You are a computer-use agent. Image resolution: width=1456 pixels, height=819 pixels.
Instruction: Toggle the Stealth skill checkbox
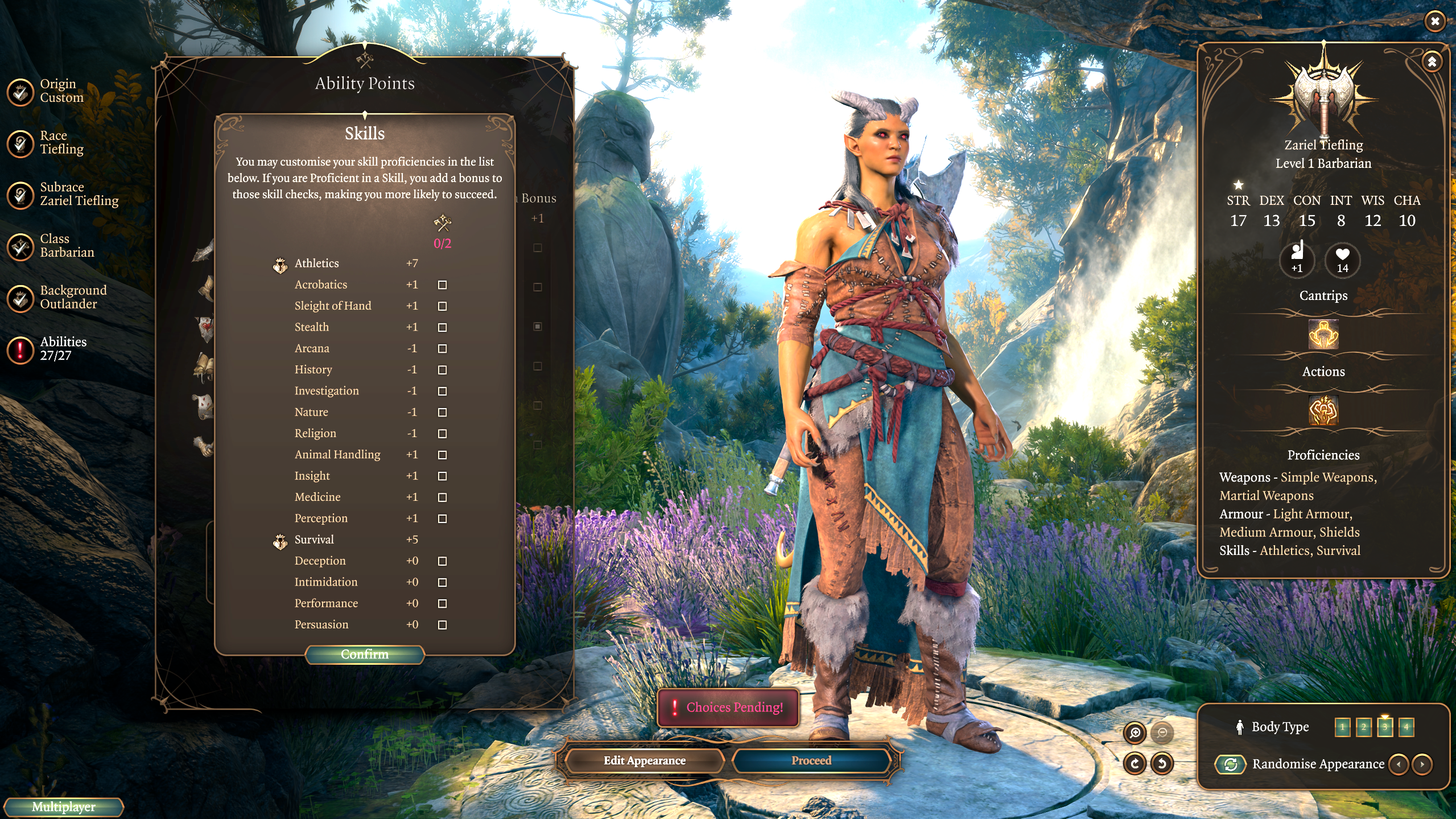coord(442,327)
